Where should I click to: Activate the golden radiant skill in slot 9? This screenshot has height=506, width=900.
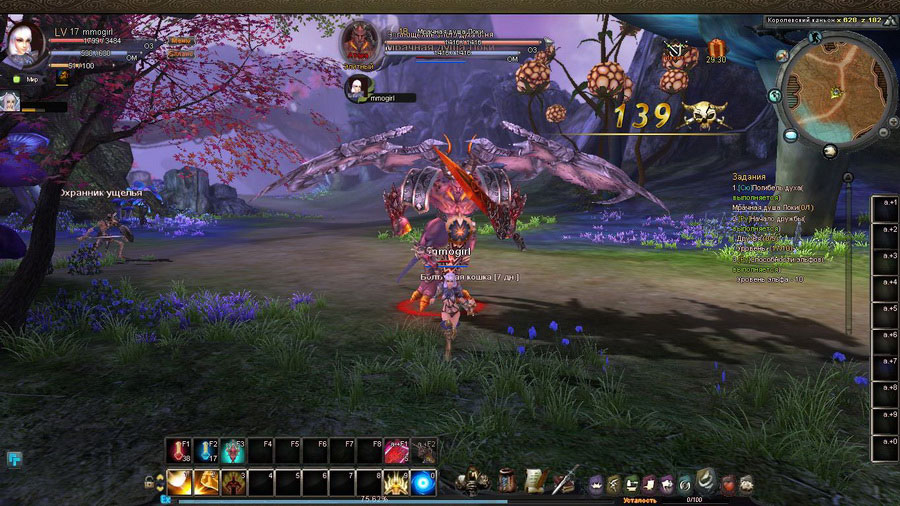397,482
